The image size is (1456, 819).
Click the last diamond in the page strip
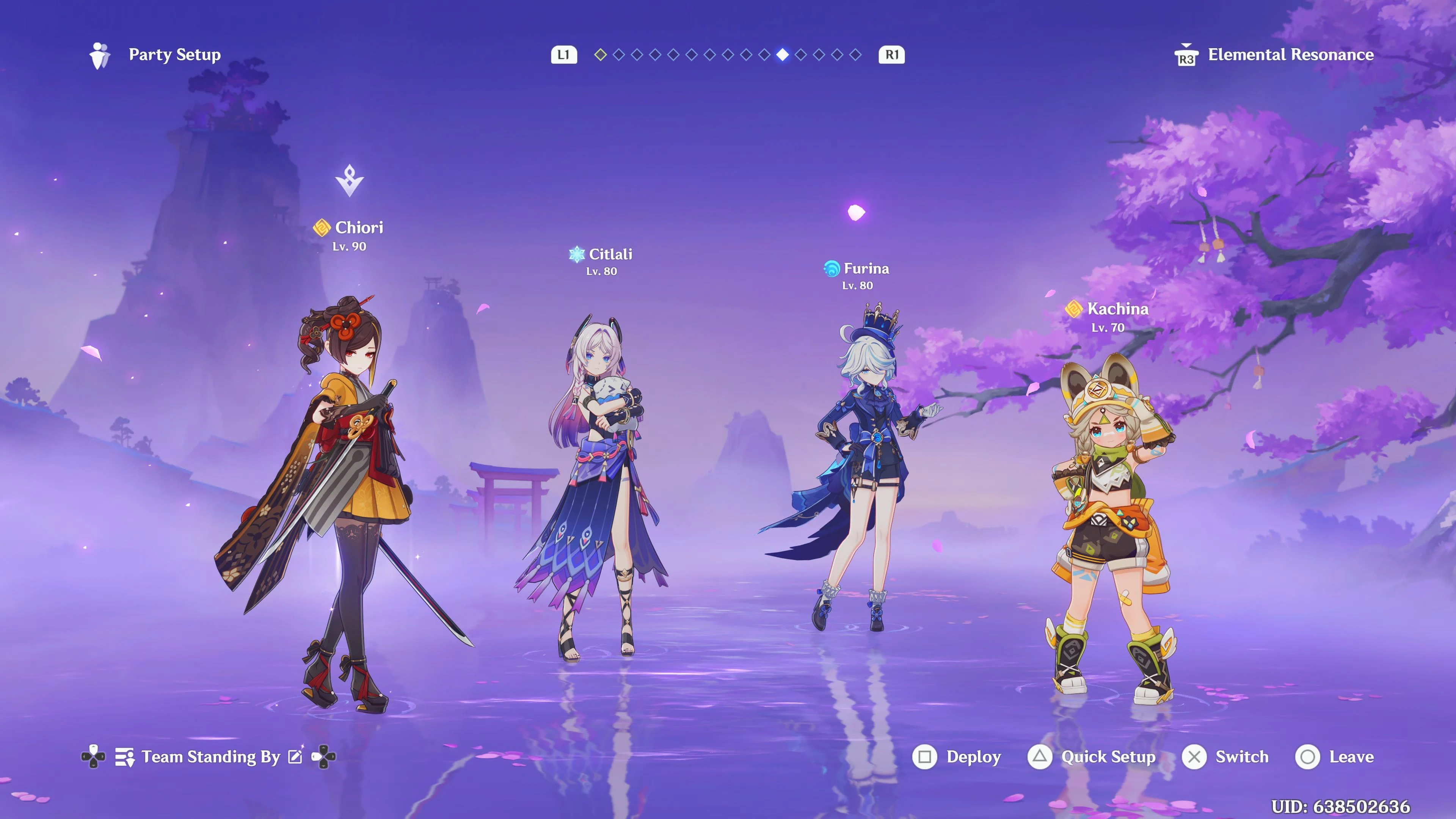coord(856,55)
